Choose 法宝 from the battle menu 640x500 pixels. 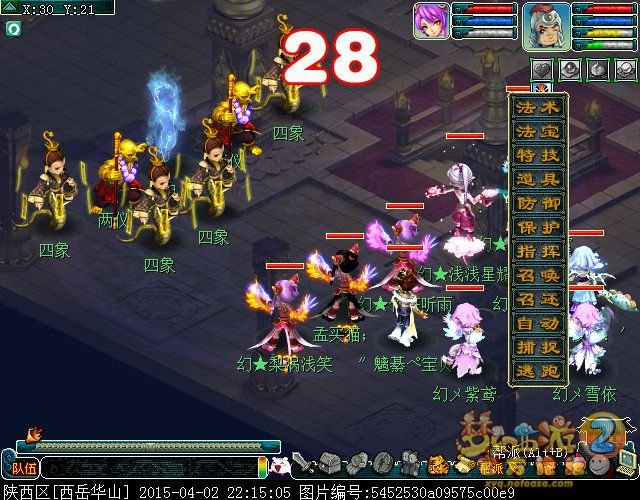[x=538, y=132]
